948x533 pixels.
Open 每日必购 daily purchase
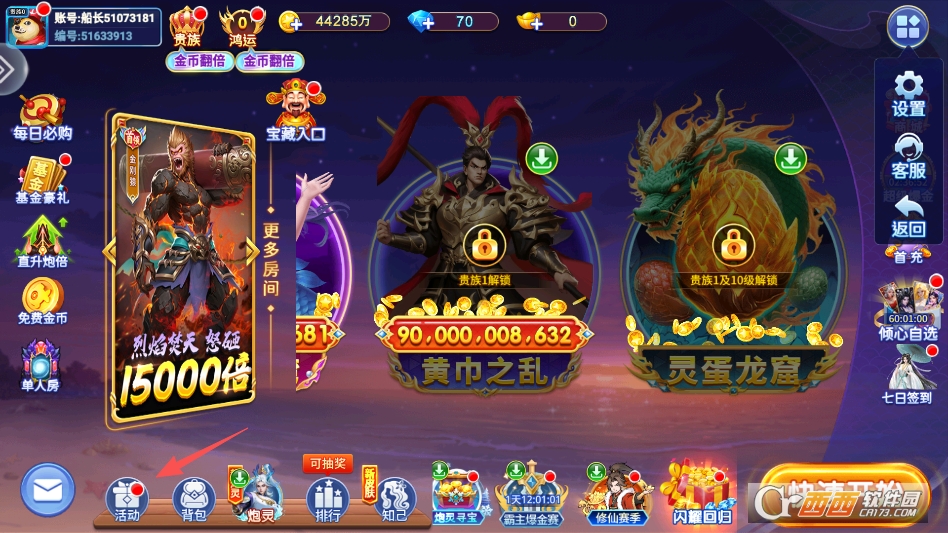pyautogui.click(x=42, y=117)
